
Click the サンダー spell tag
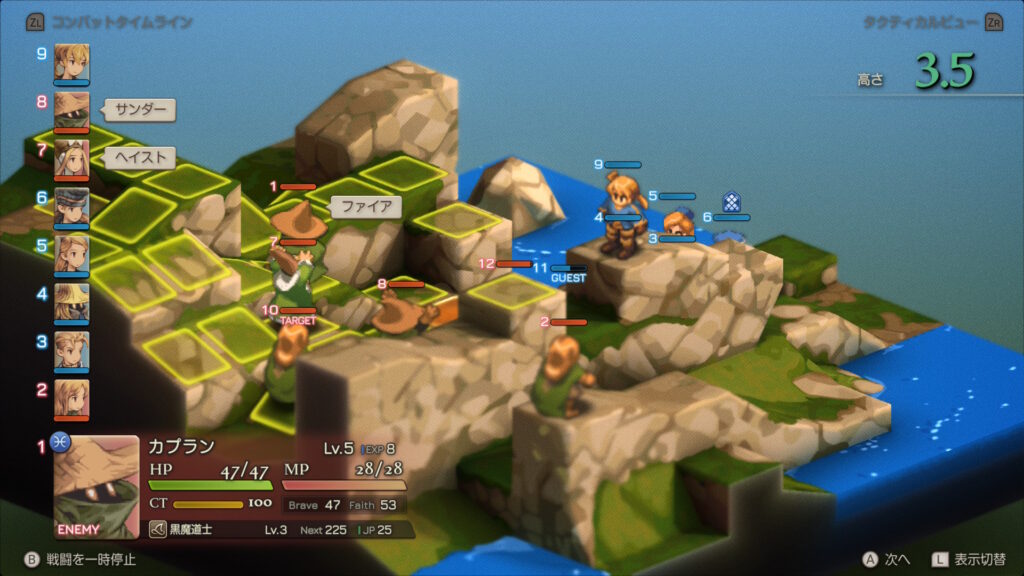[140, 110]
